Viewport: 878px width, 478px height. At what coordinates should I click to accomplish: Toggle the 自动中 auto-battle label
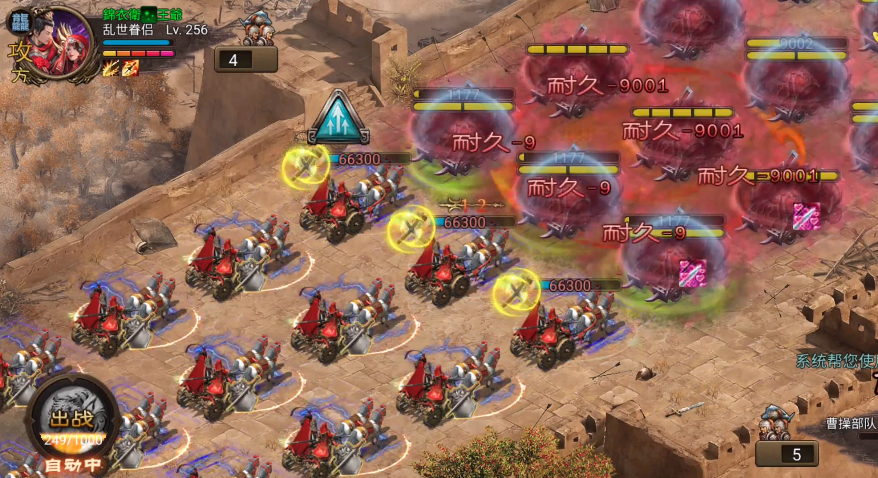pos(71,465)
